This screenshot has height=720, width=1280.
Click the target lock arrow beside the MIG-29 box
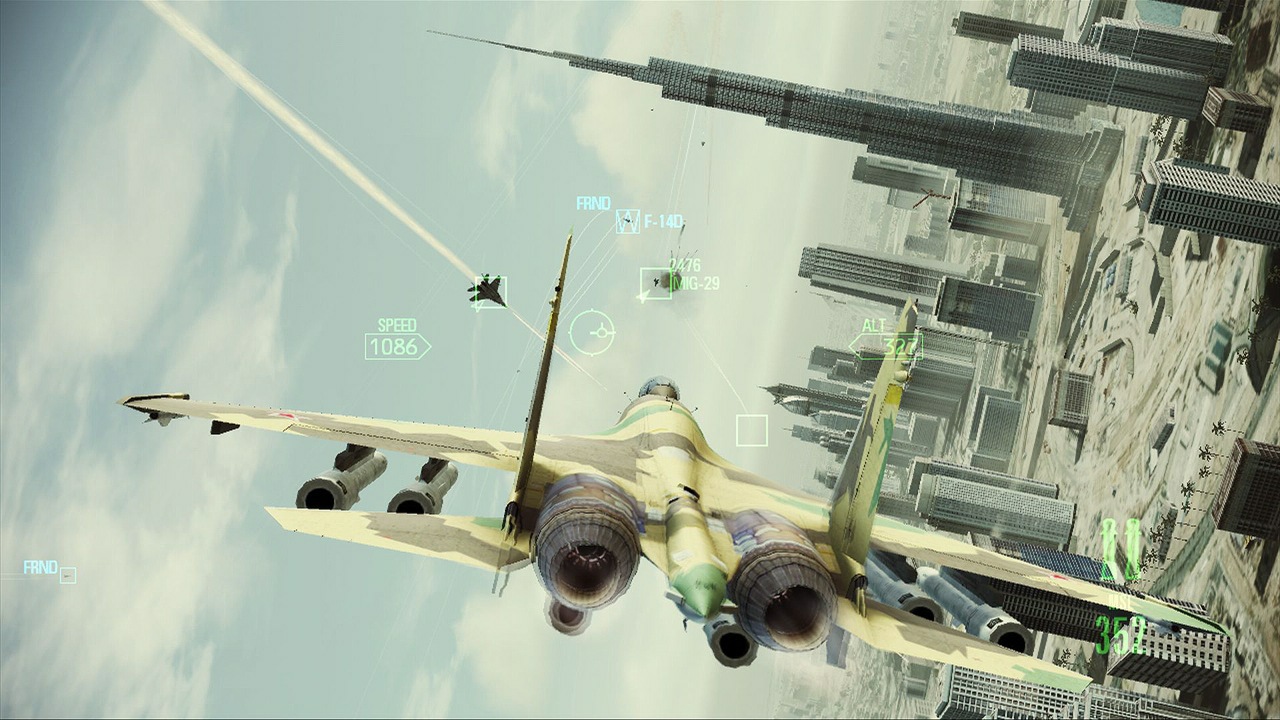click(x=644, y=296)
